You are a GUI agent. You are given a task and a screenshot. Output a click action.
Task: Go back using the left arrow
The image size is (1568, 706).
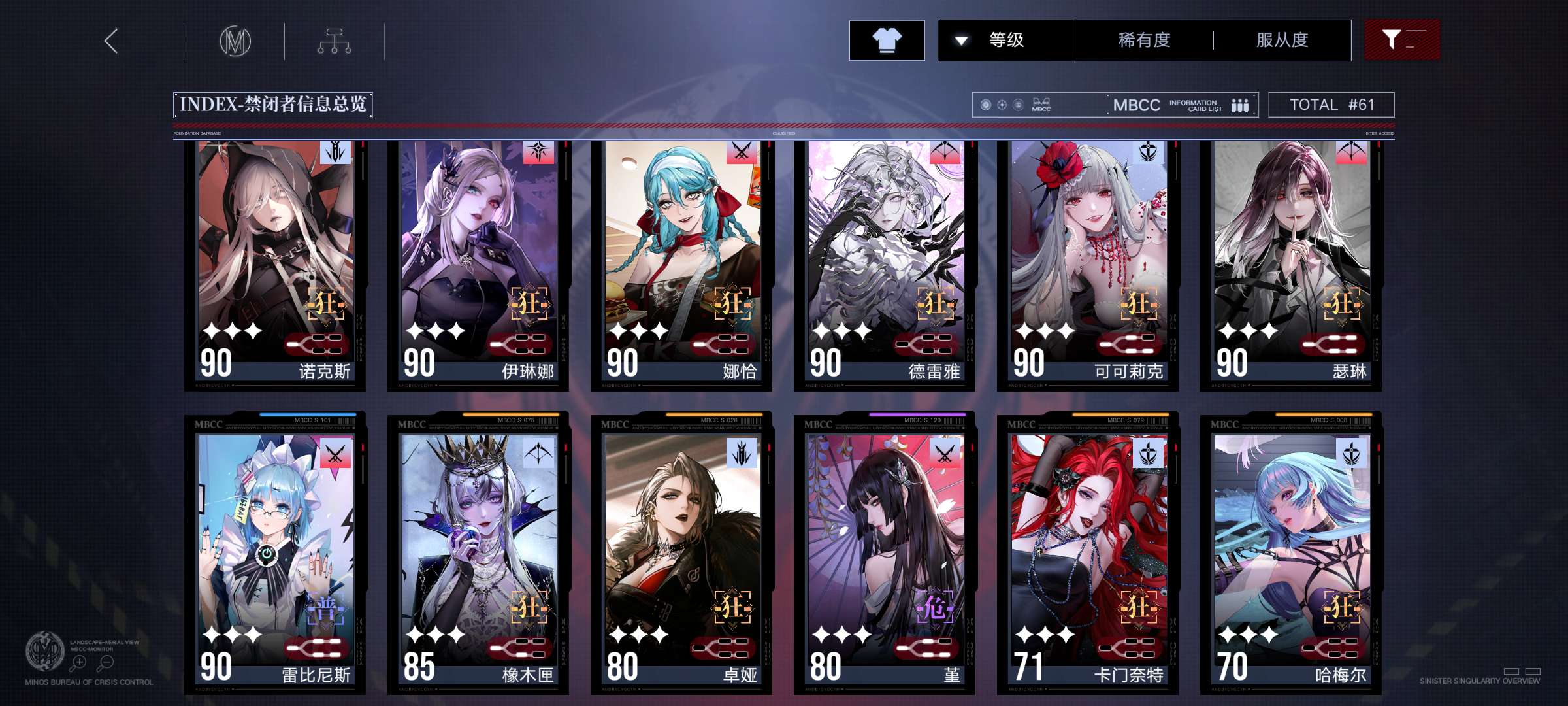112,41
